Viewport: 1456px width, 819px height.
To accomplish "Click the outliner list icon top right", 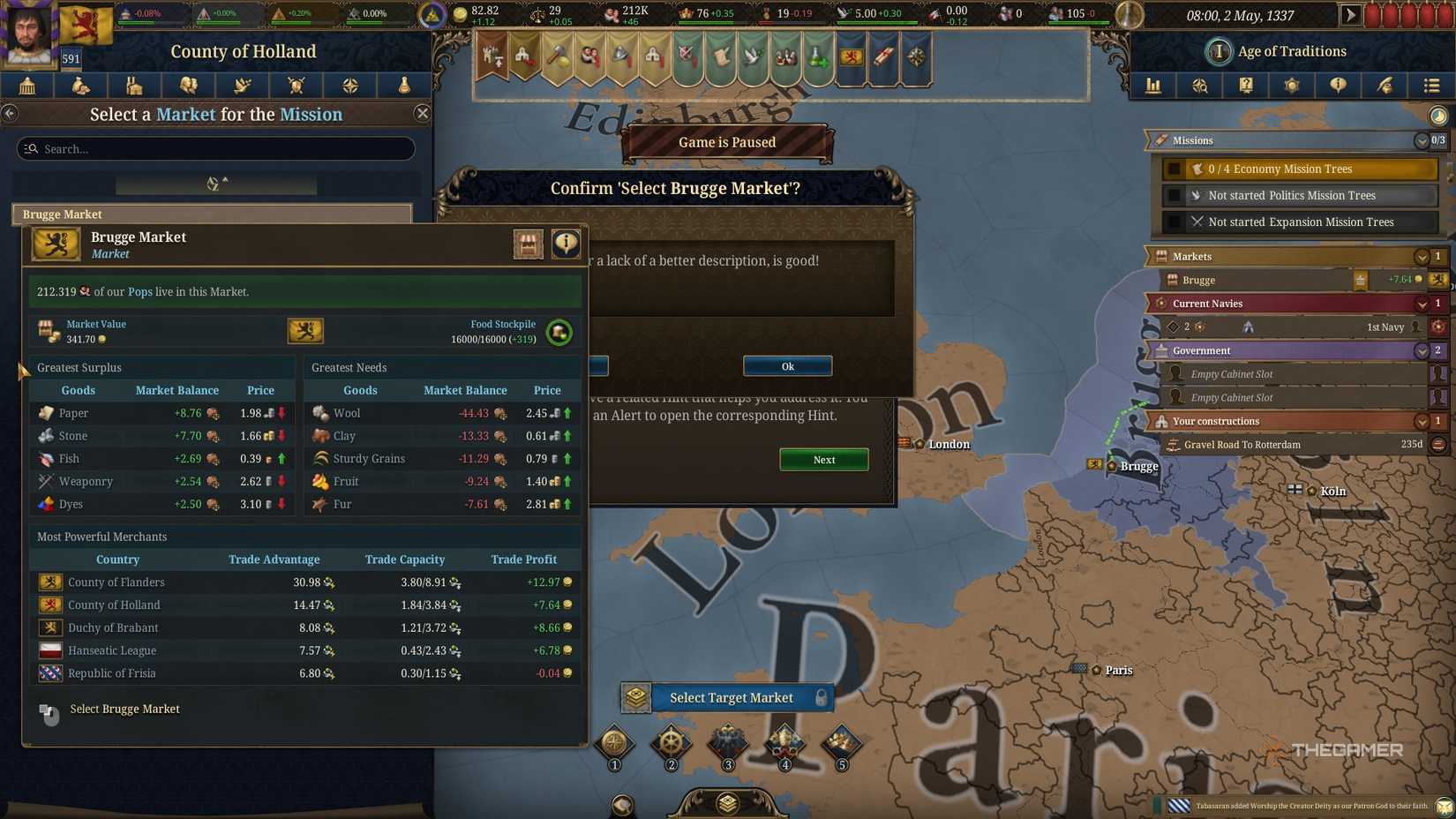I will pos(1430,86).
